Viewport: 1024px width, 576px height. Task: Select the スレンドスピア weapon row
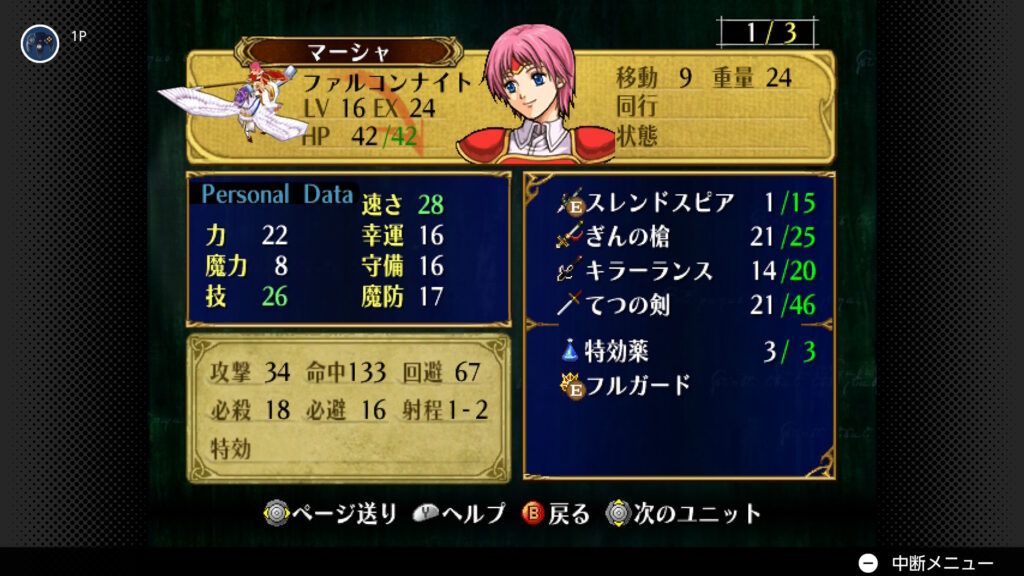[686, 203]
